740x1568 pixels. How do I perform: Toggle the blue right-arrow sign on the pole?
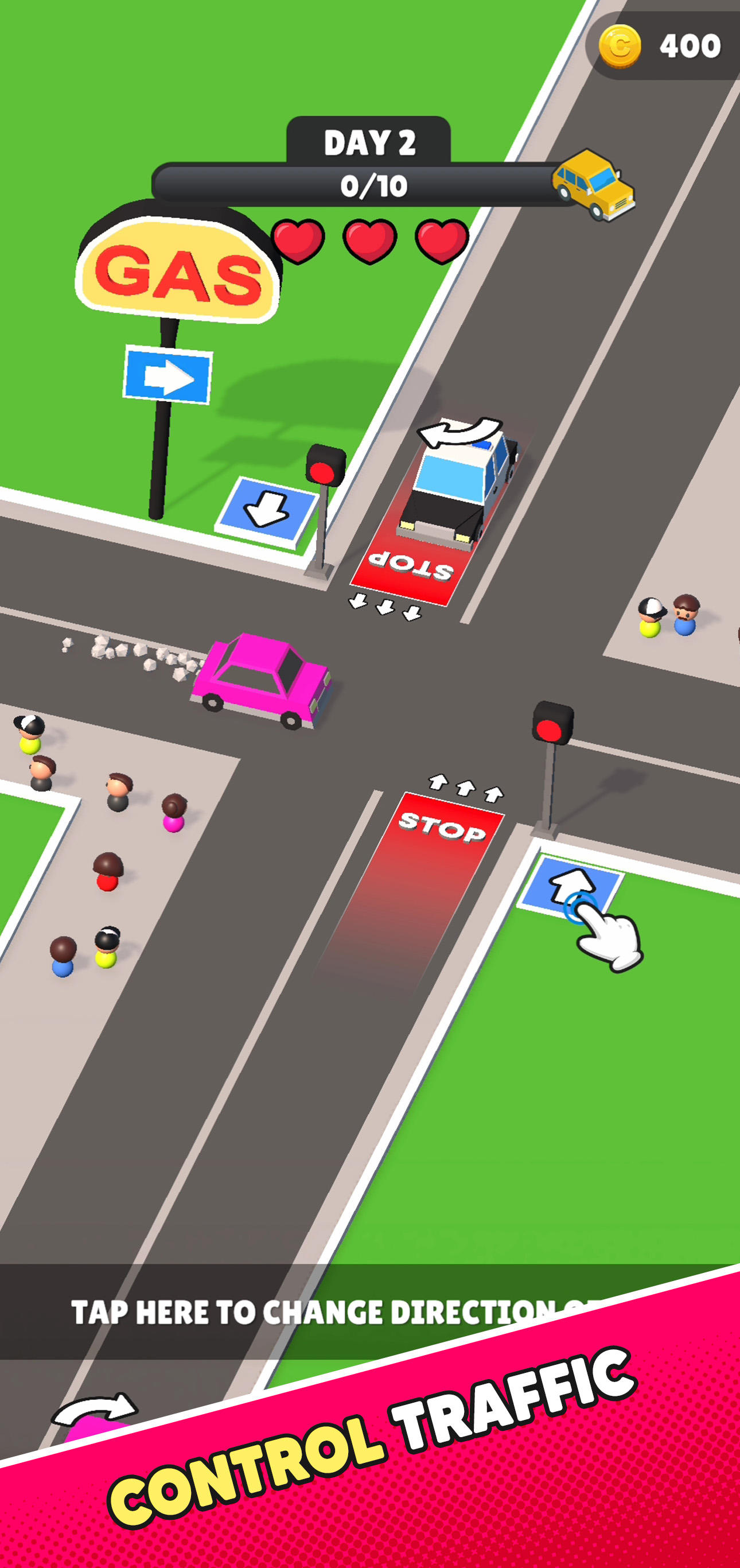(x=169, y=374)
